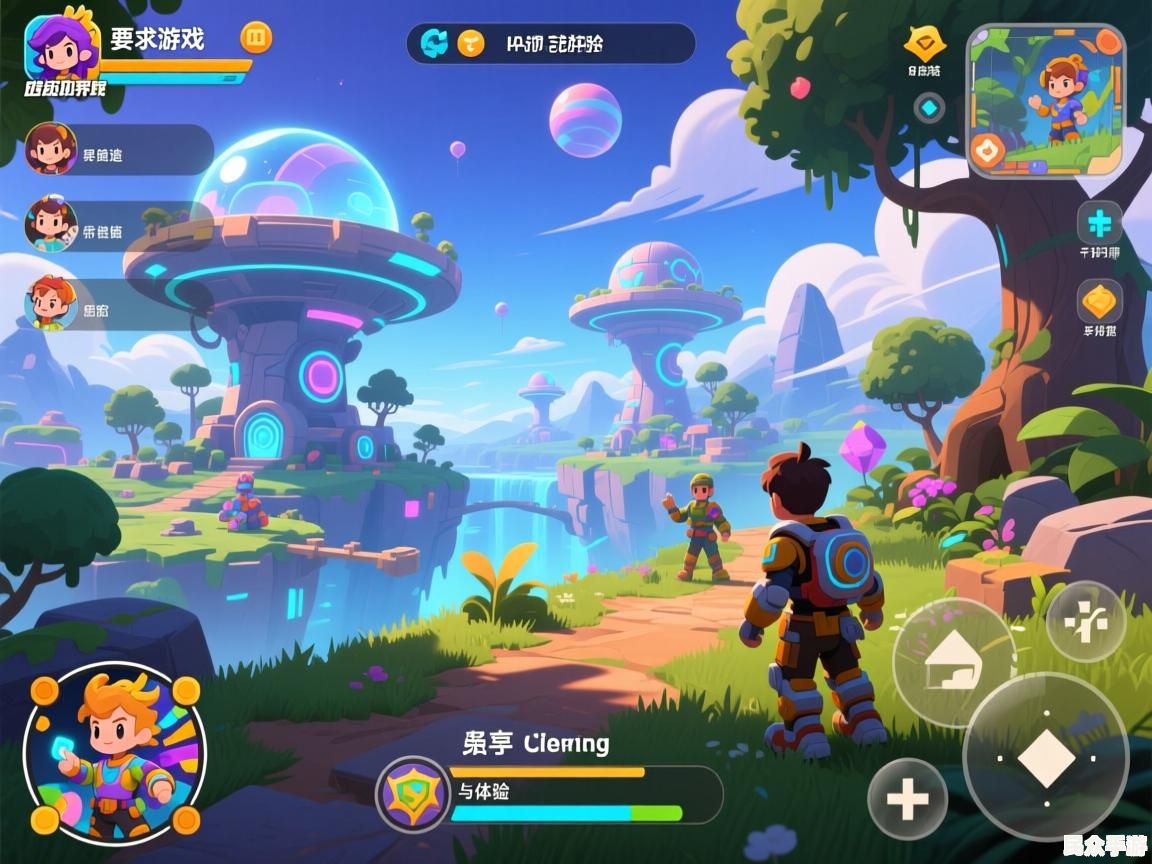The image size is (1152, 864).
Task: Click the orange badge on the preview's corner
Action: pos(988,151)
